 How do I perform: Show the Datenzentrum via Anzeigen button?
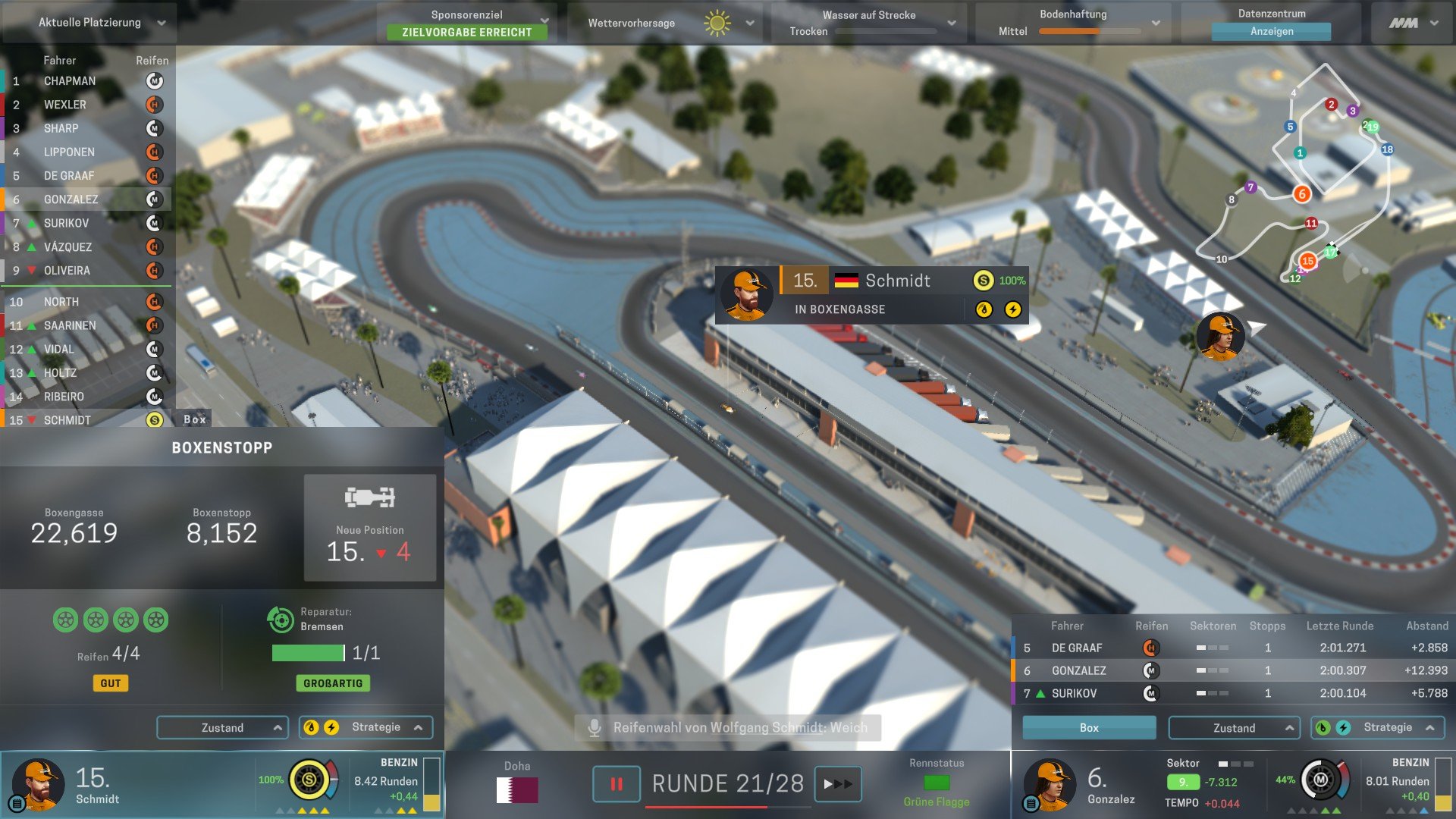click(1271, 31)
